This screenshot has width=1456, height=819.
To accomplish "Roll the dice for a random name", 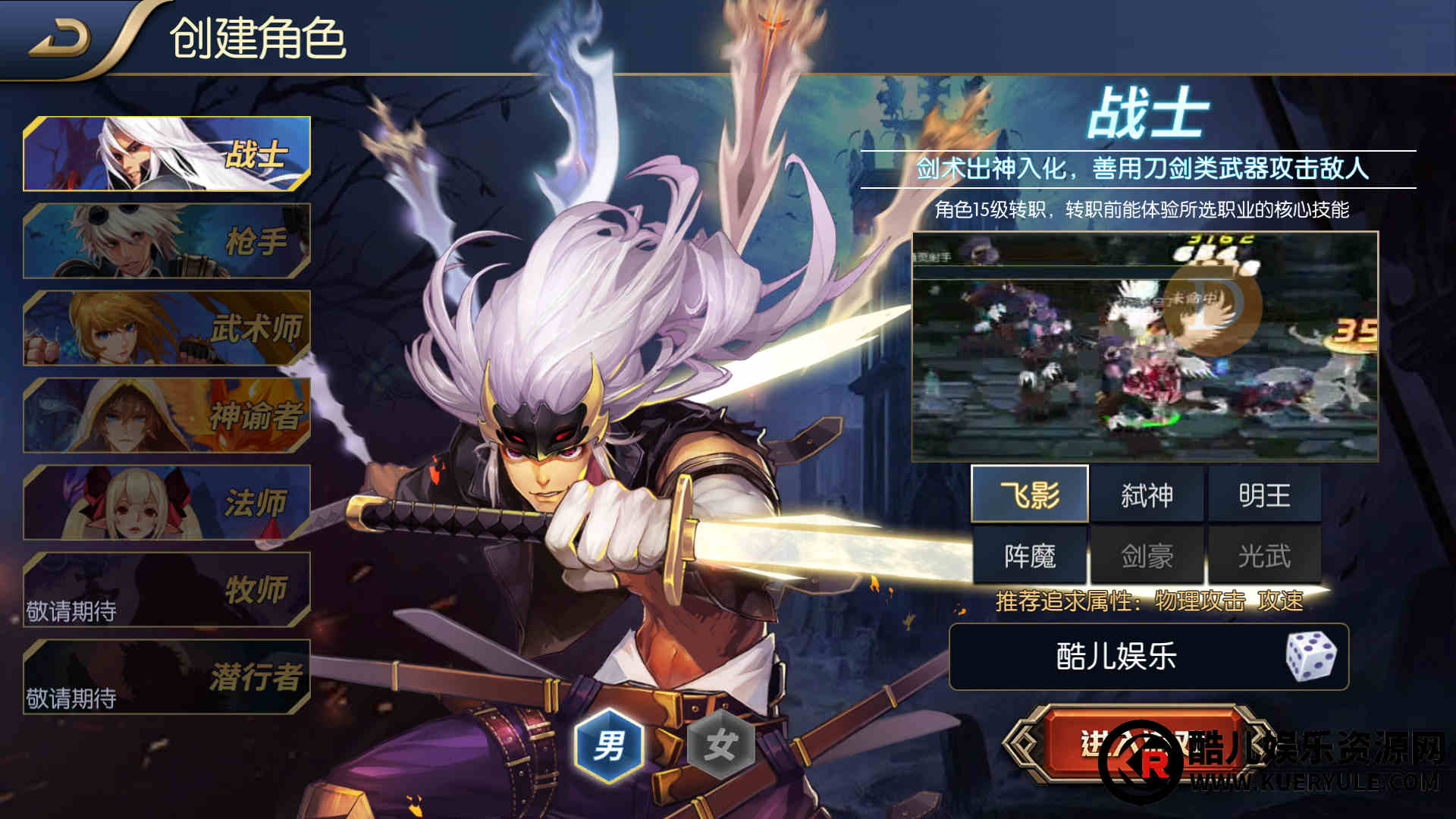I will pos(1311,657).
